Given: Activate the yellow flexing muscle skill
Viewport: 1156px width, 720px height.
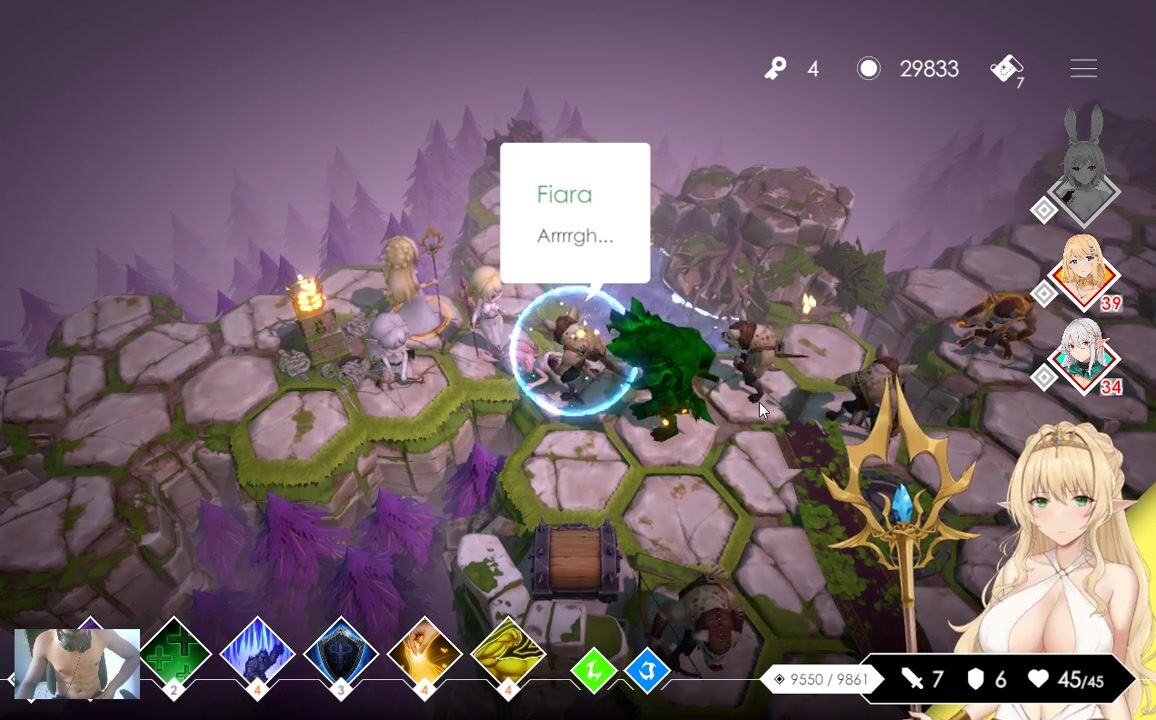Looking at the screenshot, I should tap(507, 653).
